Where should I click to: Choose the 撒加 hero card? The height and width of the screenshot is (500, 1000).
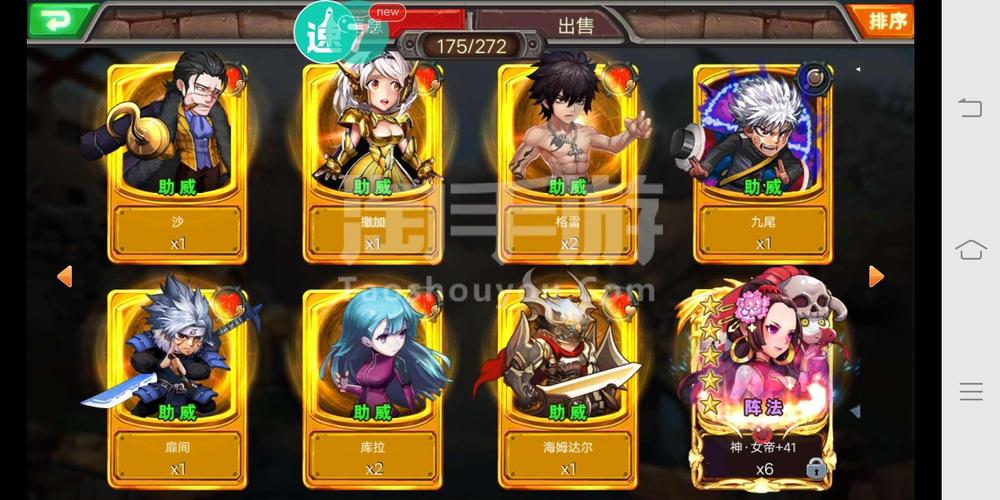tap(372, 160)
